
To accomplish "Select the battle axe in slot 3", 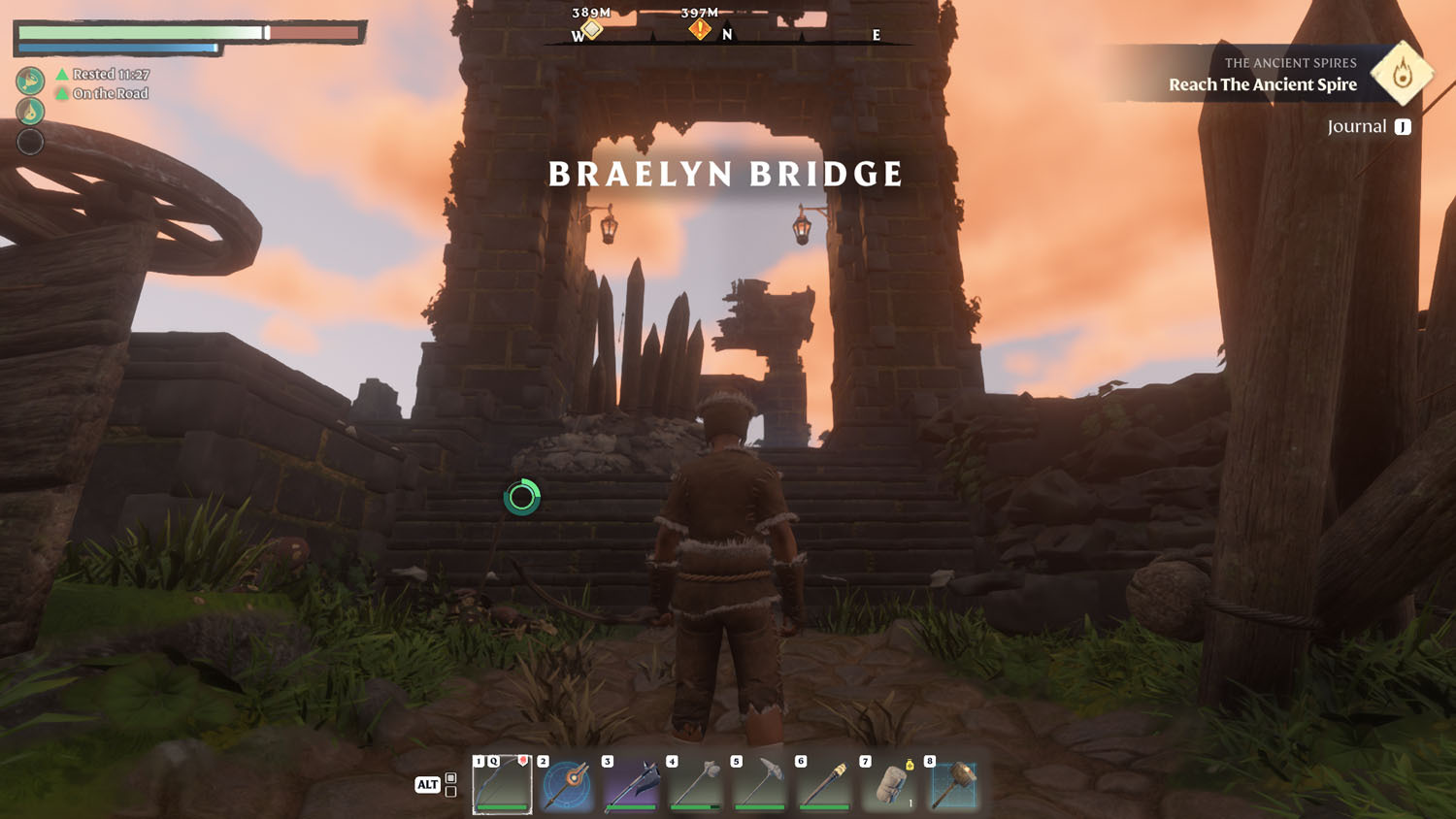I will pyautogui.click(x=631, y=784).
